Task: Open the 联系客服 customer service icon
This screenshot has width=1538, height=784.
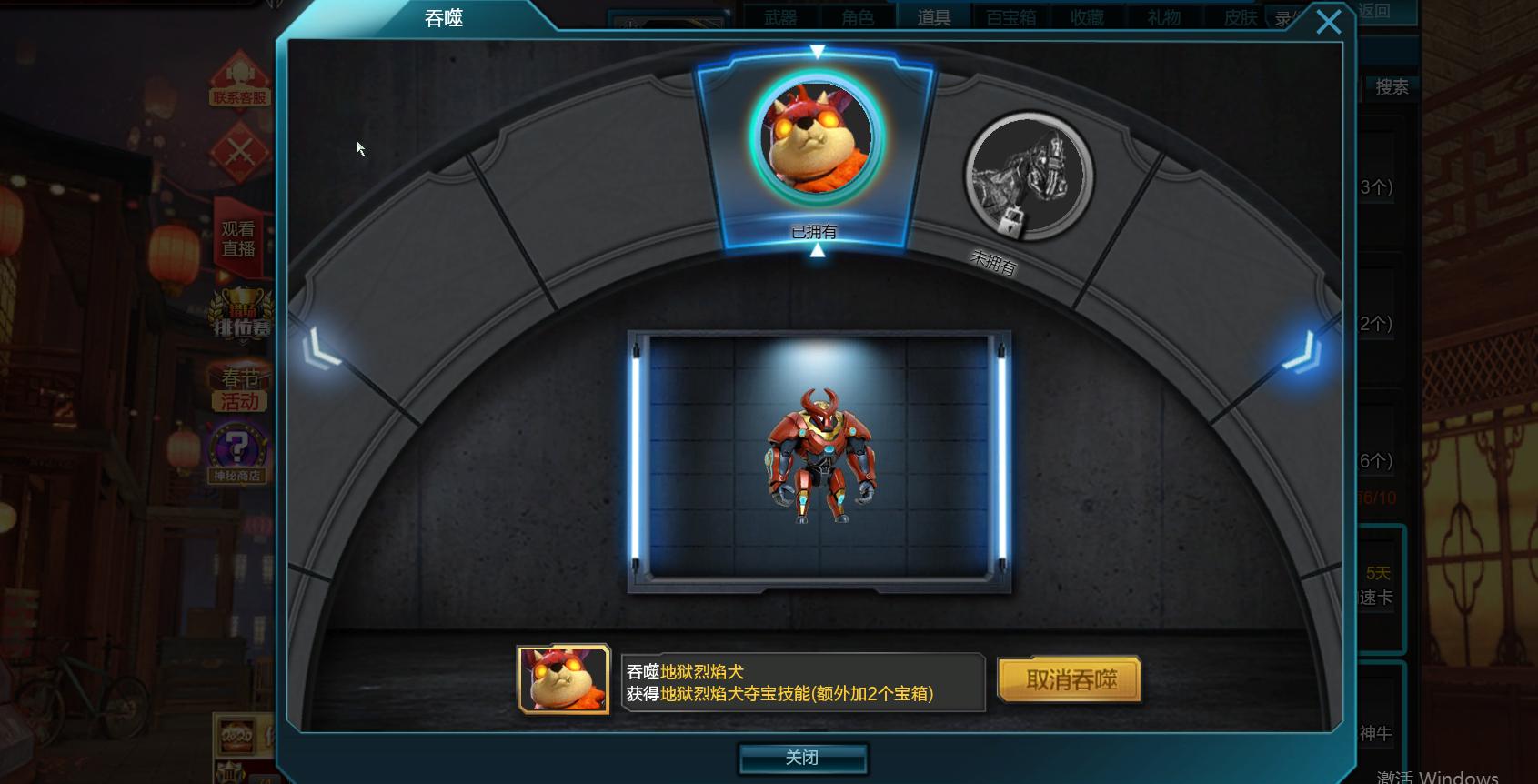Action: coord(239,85)
